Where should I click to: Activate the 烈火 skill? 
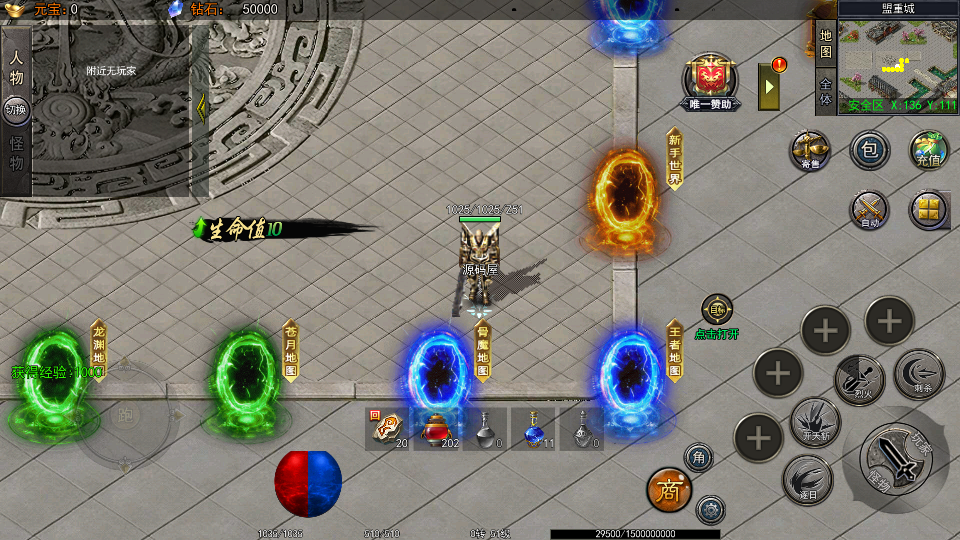pyautogui.click(x=858, y=377)
